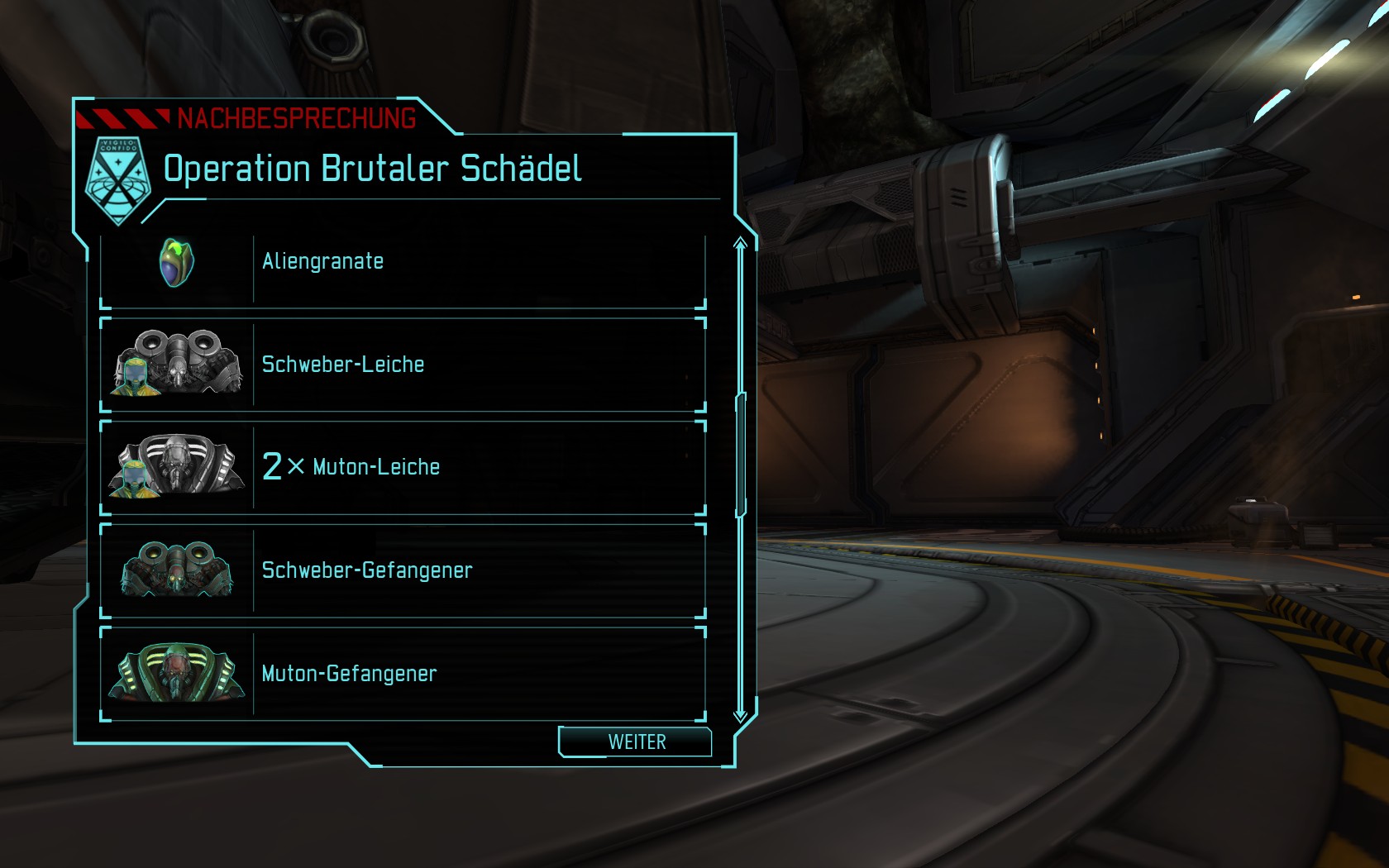Select the Muton-Gefangener row

click(403, 674)
